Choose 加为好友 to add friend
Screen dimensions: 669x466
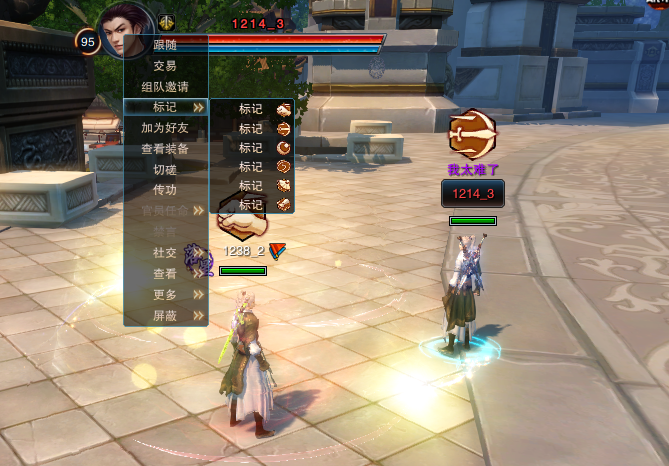[x=164, y=128]
